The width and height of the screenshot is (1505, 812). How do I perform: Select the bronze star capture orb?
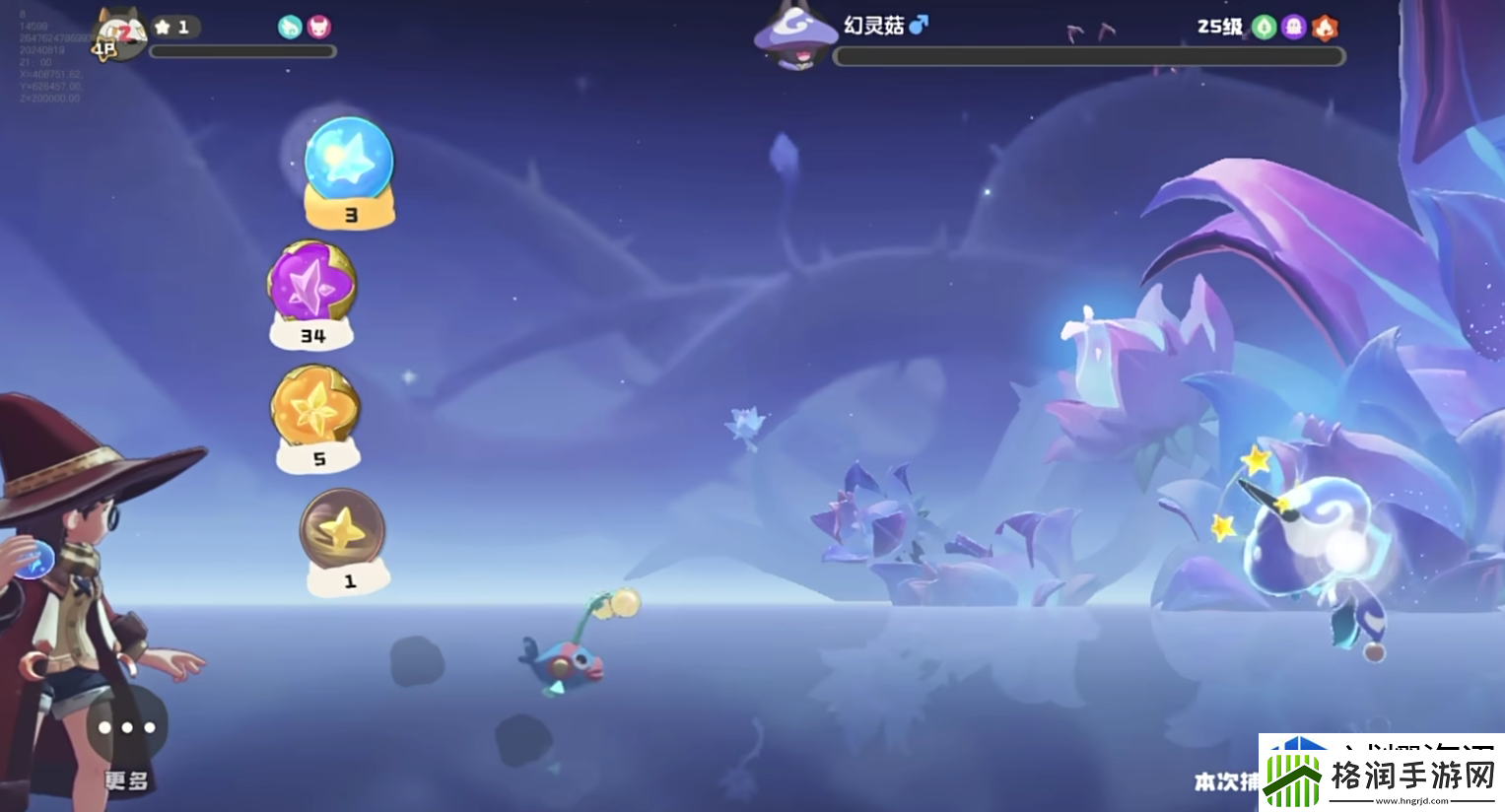343,530
